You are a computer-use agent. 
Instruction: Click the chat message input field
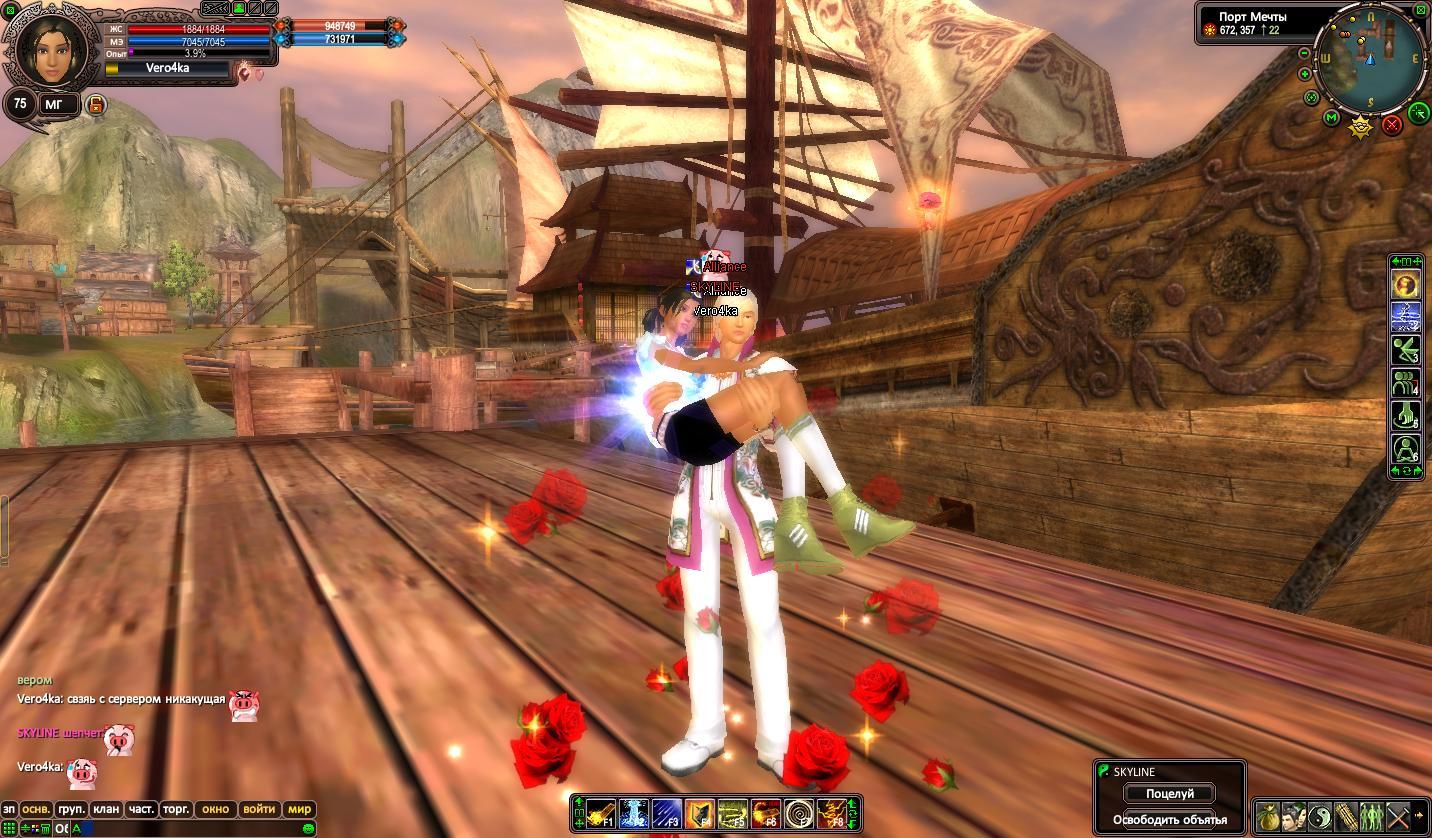coord(190,829)
